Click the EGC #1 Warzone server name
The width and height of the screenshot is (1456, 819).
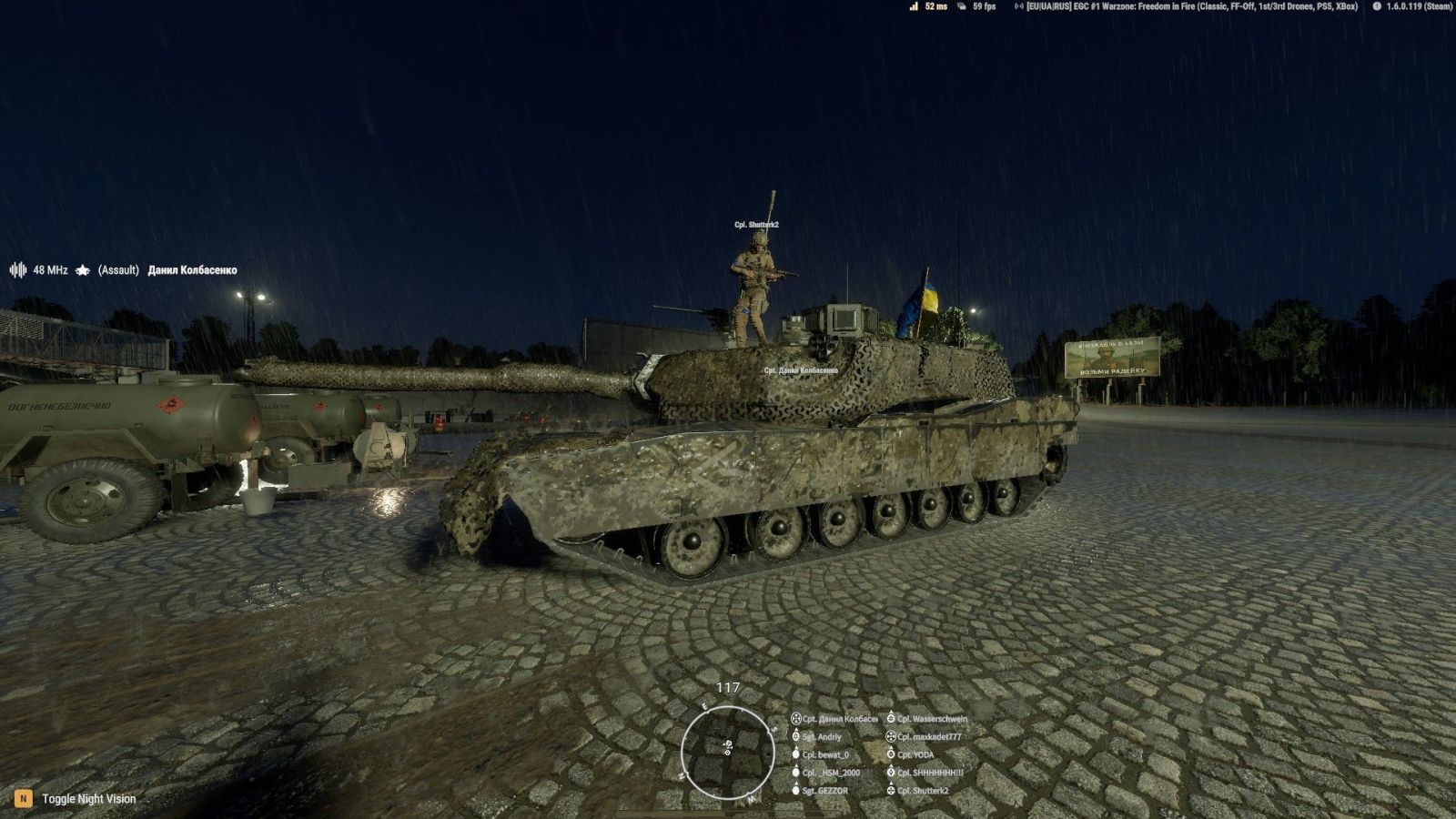(x=1192, y=6)
